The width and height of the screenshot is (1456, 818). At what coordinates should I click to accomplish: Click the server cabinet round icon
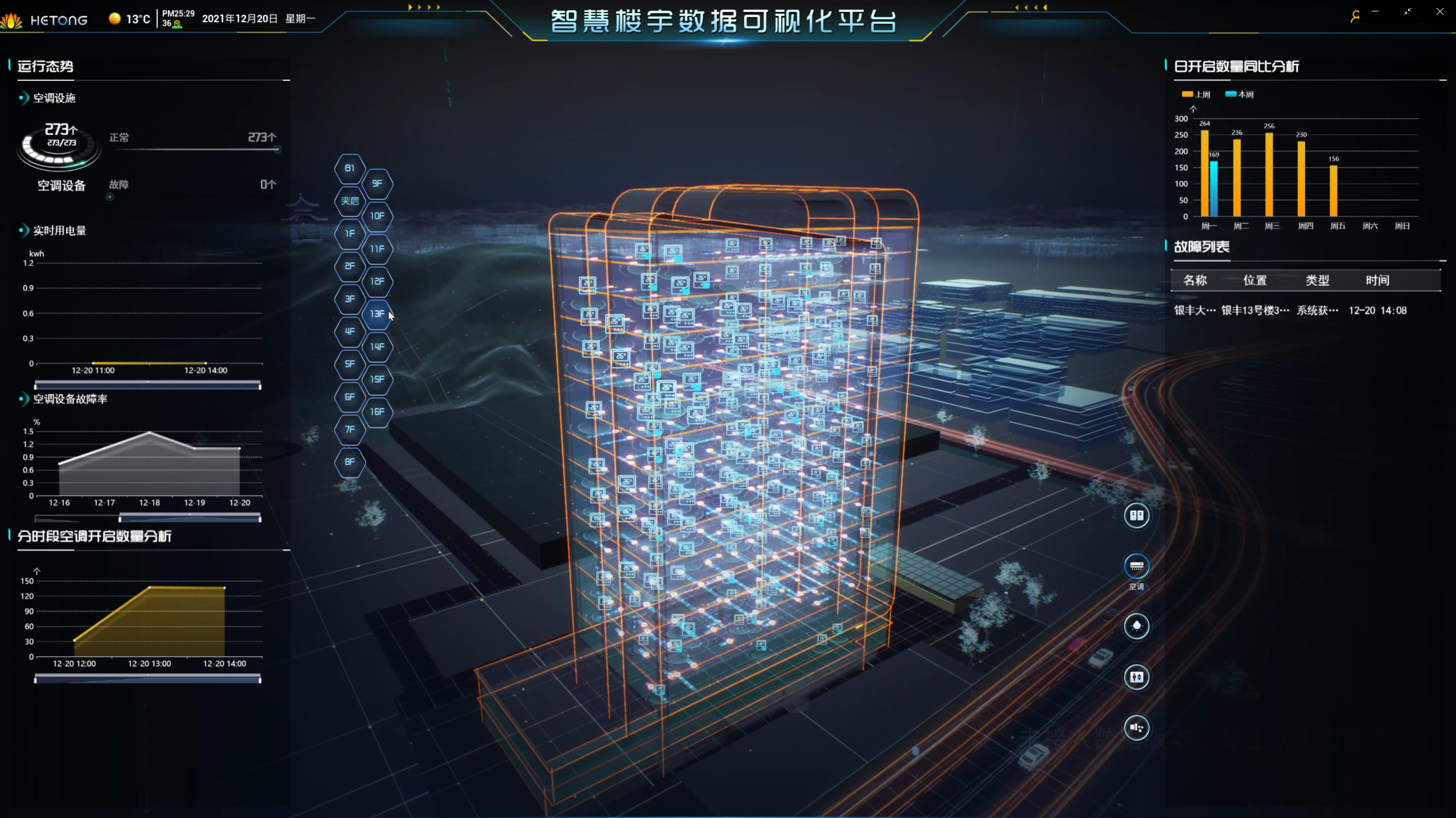tap(1136, 516)
